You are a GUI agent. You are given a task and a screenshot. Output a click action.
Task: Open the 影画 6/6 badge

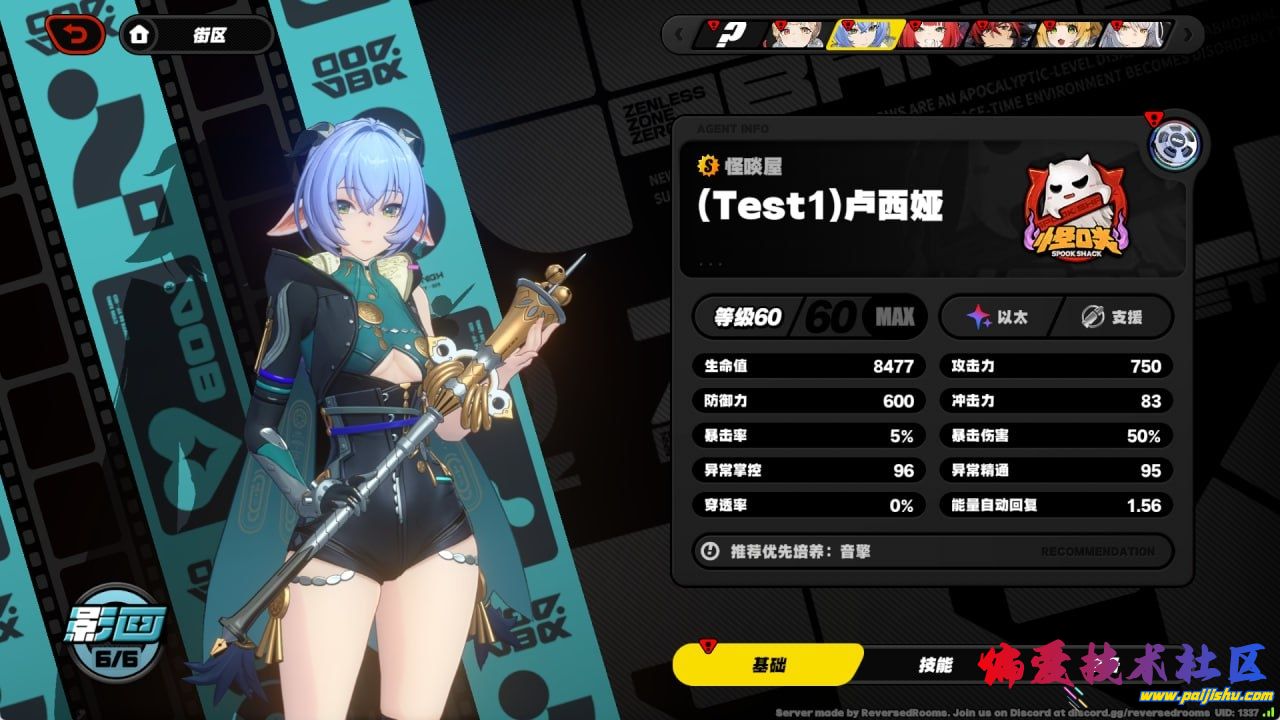(x=114, y=630)
